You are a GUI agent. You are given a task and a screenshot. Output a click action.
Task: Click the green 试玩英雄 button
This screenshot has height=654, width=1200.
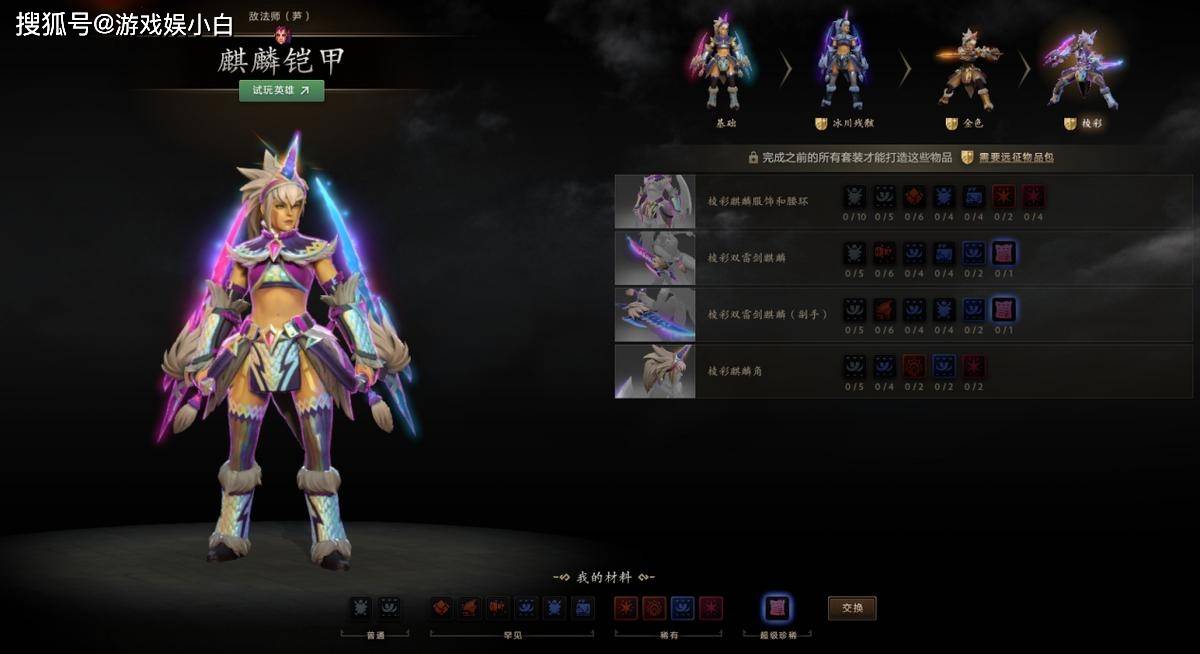click(x=281, y=90)
